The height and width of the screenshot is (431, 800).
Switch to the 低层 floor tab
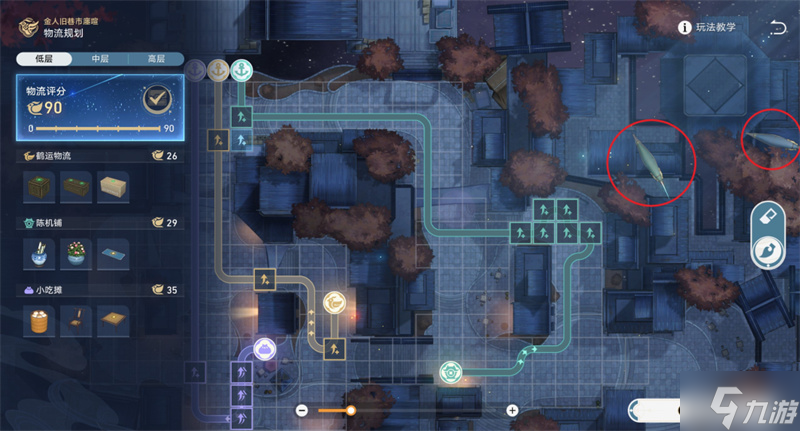pyautogui.click(x=42, y=59)
